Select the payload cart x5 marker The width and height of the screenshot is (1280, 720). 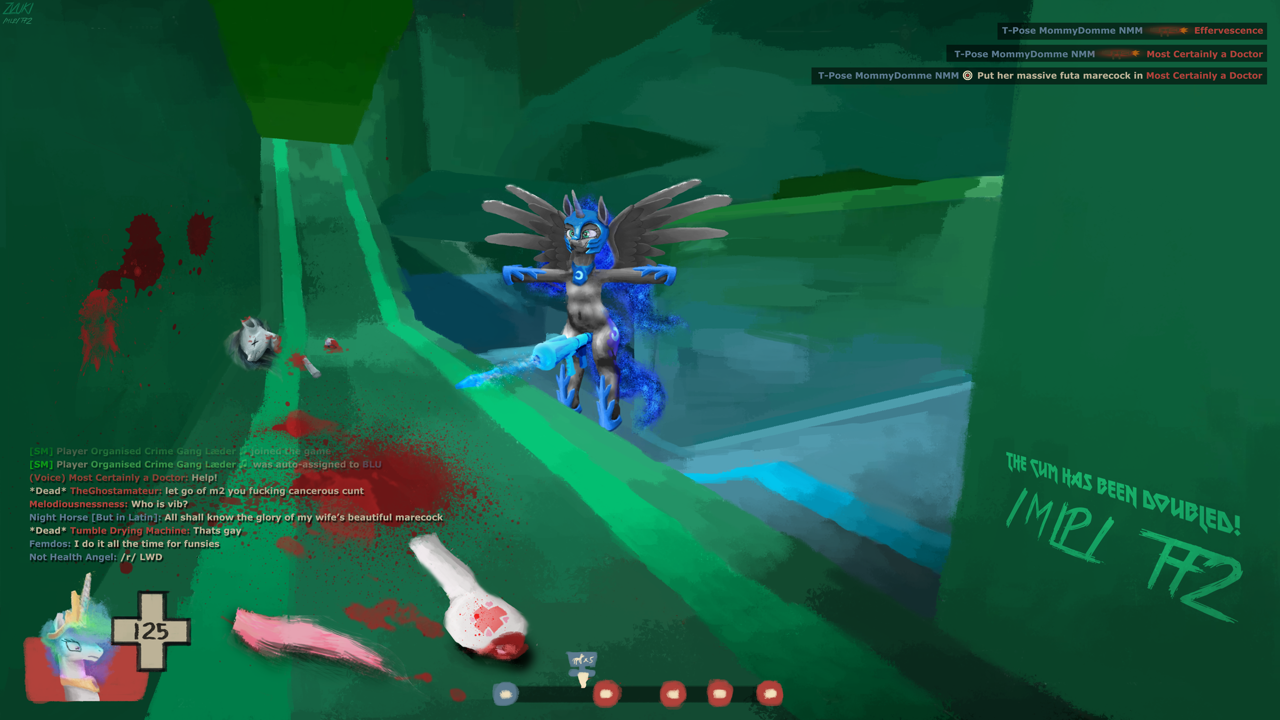tap(581, 661)
